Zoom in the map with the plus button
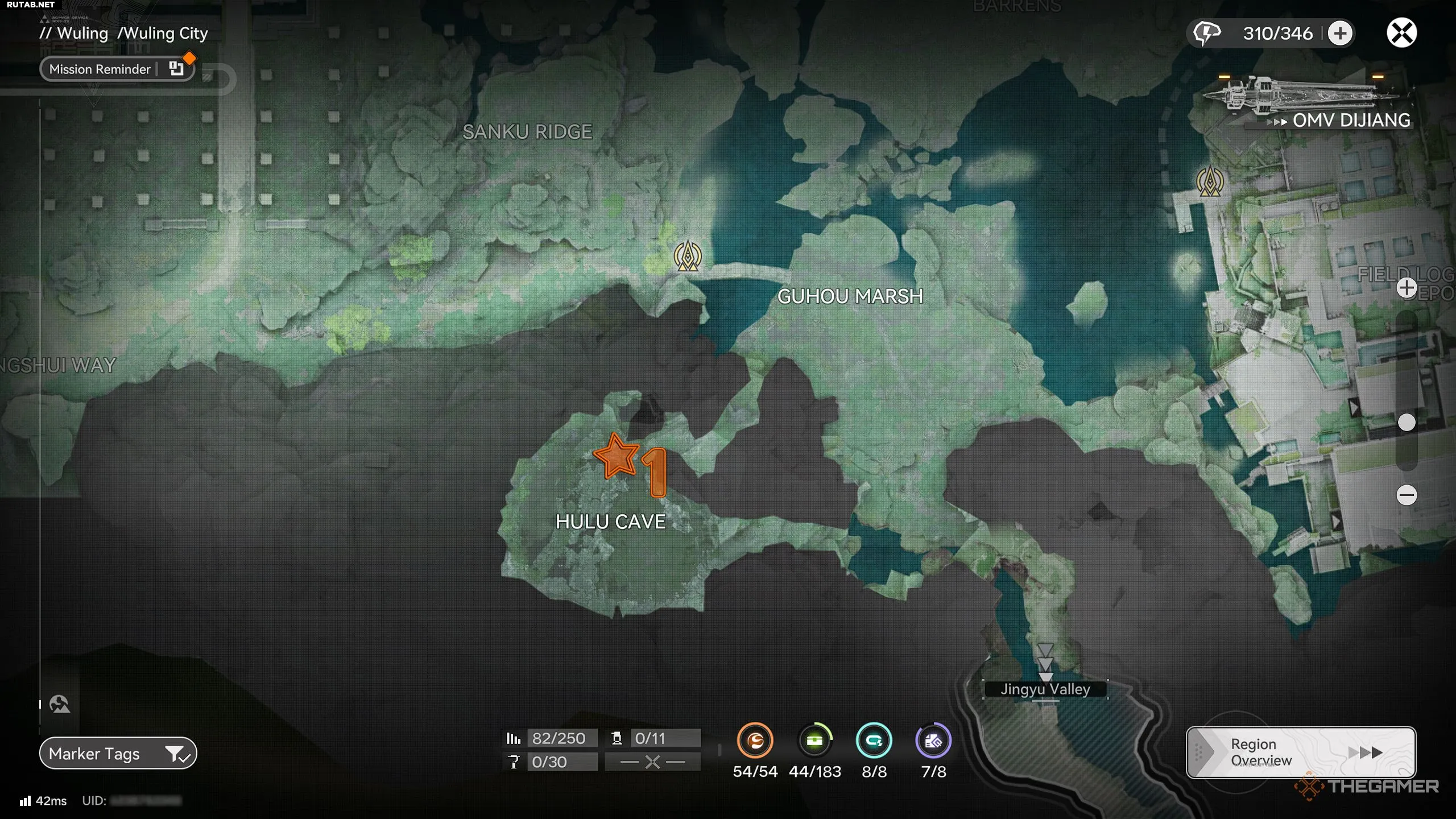 point(1407,288)
